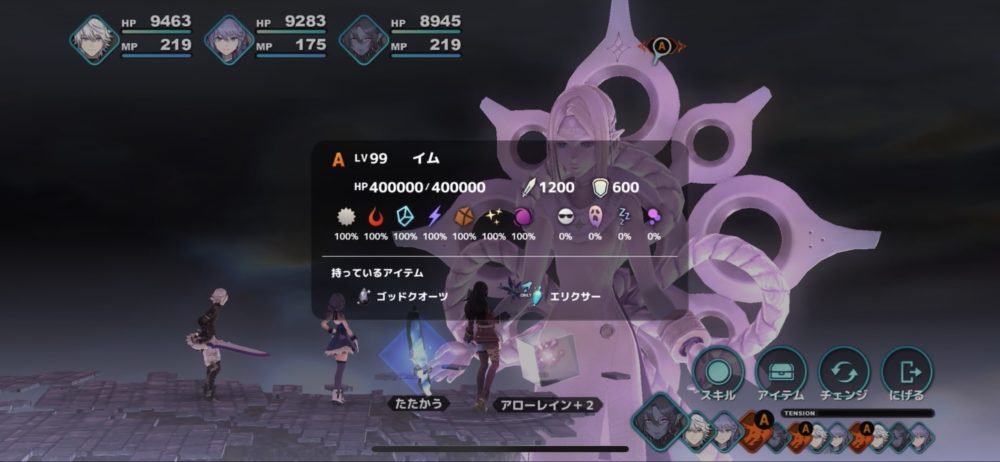
Task: Tap the enemy A target marker
Action: coord(660,46)
